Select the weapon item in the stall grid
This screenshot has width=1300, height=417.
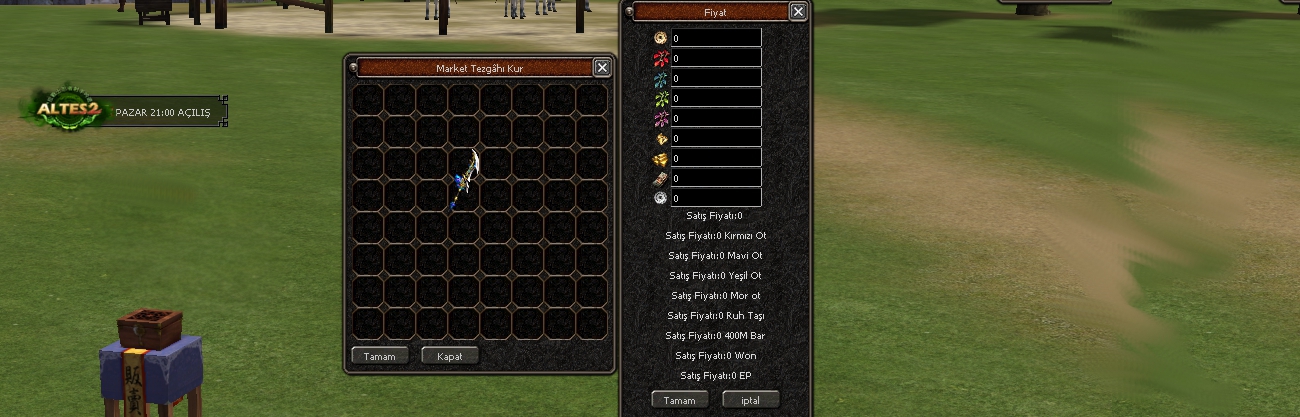click(x=465, y=178)
